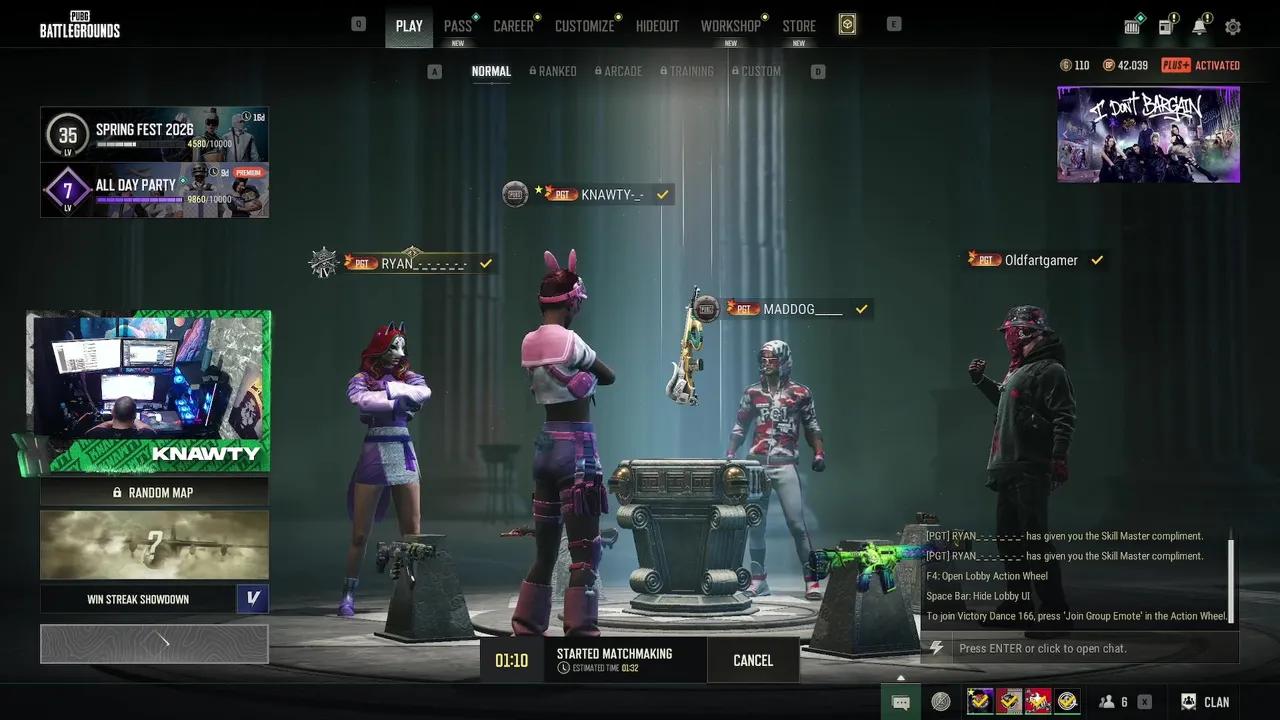The width and height of the screenshot is (1280, 720).
Task: Switch to Arcade mode
Action: (x=618, y=71)
